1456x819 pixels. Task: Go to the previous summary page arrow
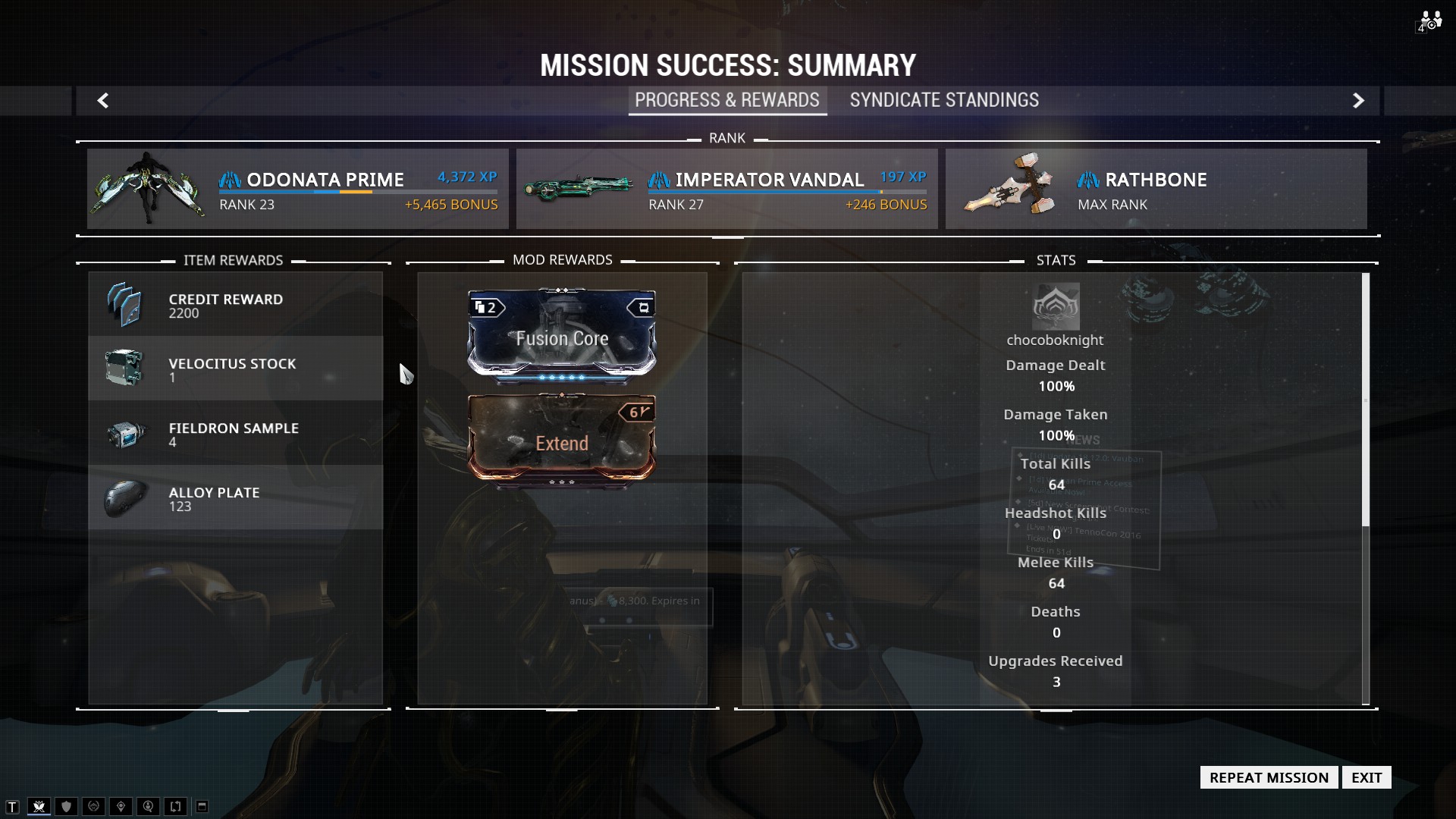click(x=103, y=100)
